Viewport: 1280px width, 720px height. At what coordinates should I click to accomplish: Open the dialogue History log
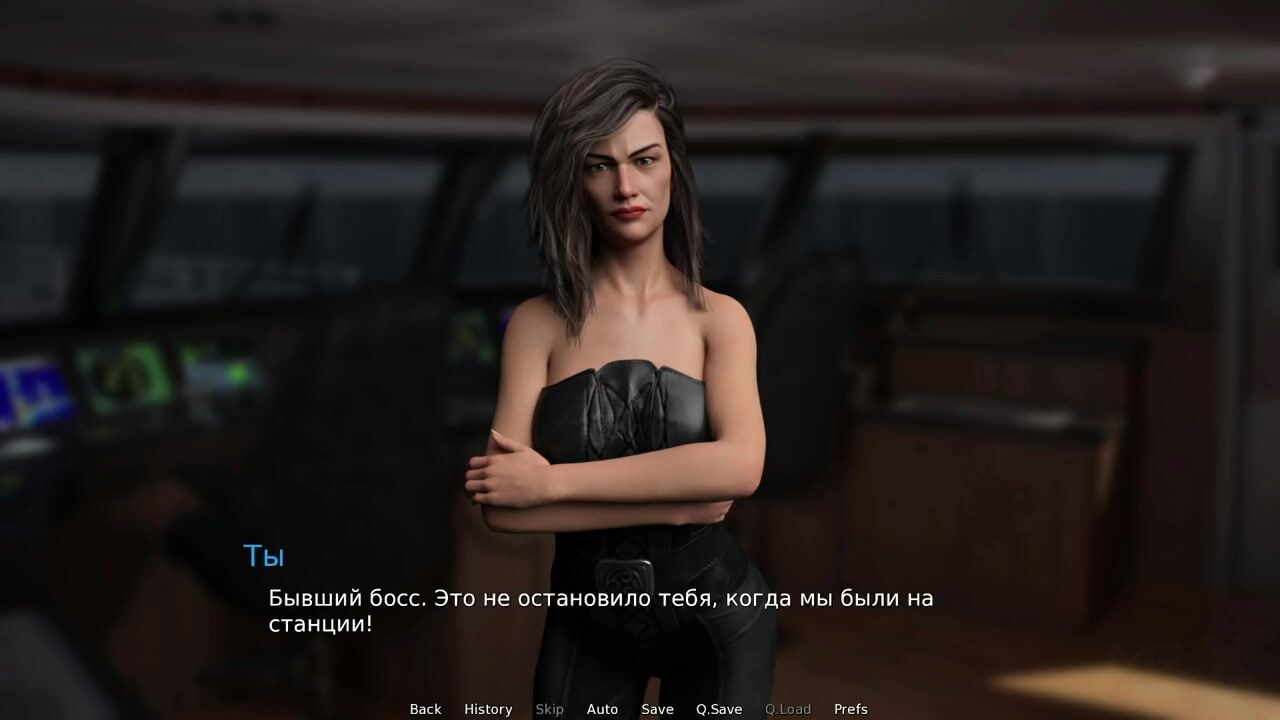[488, 709]
